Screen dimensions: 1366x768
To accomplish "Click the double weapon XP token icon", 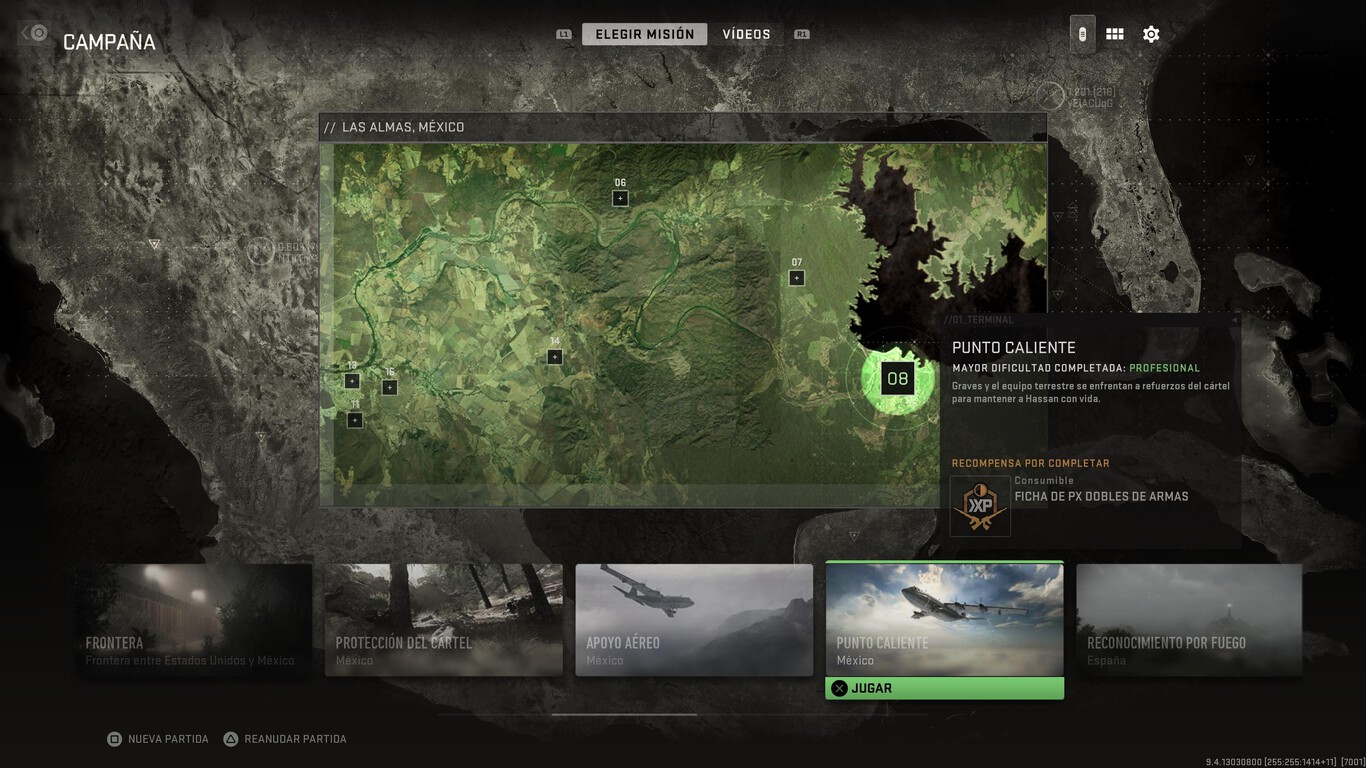I will (x=979, y=505).
